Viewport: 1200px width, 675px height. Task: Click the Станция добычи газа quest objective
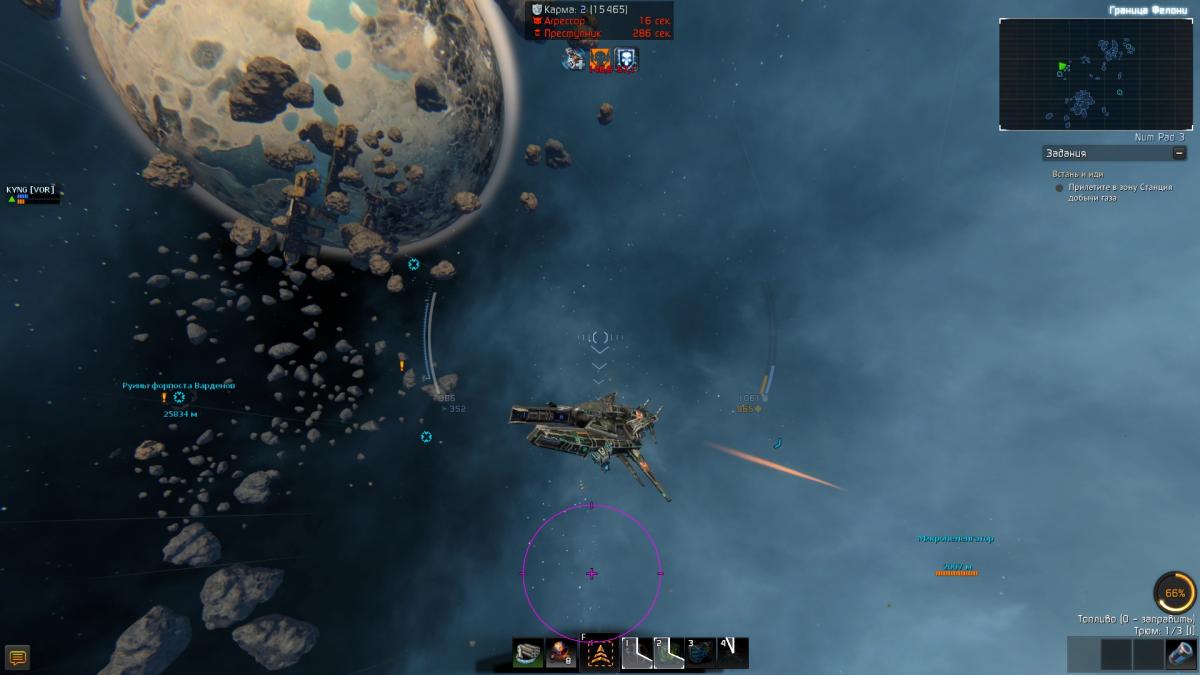pyautogui.click(x=1117, y=192)
